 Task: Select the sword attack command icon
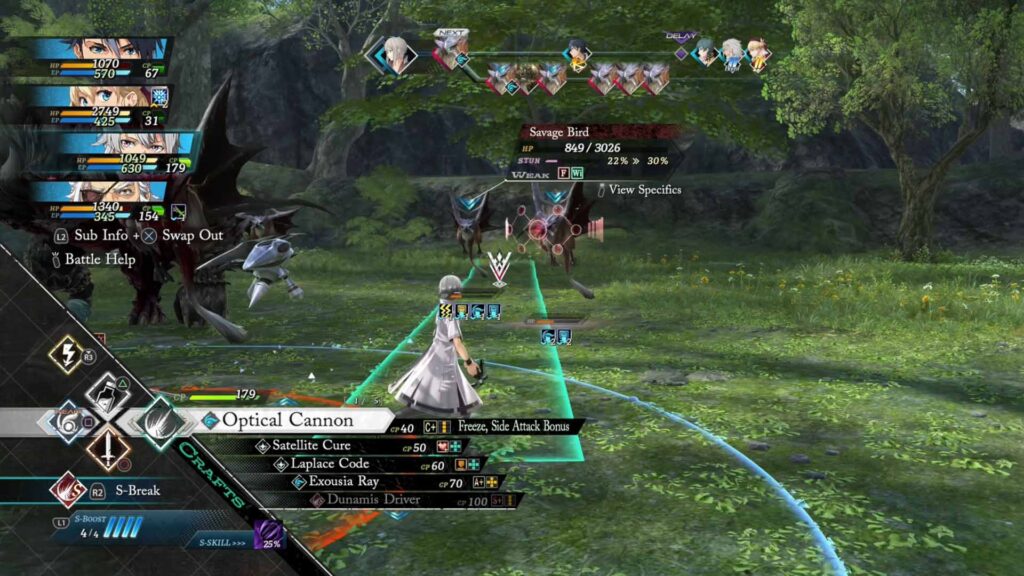108,449
